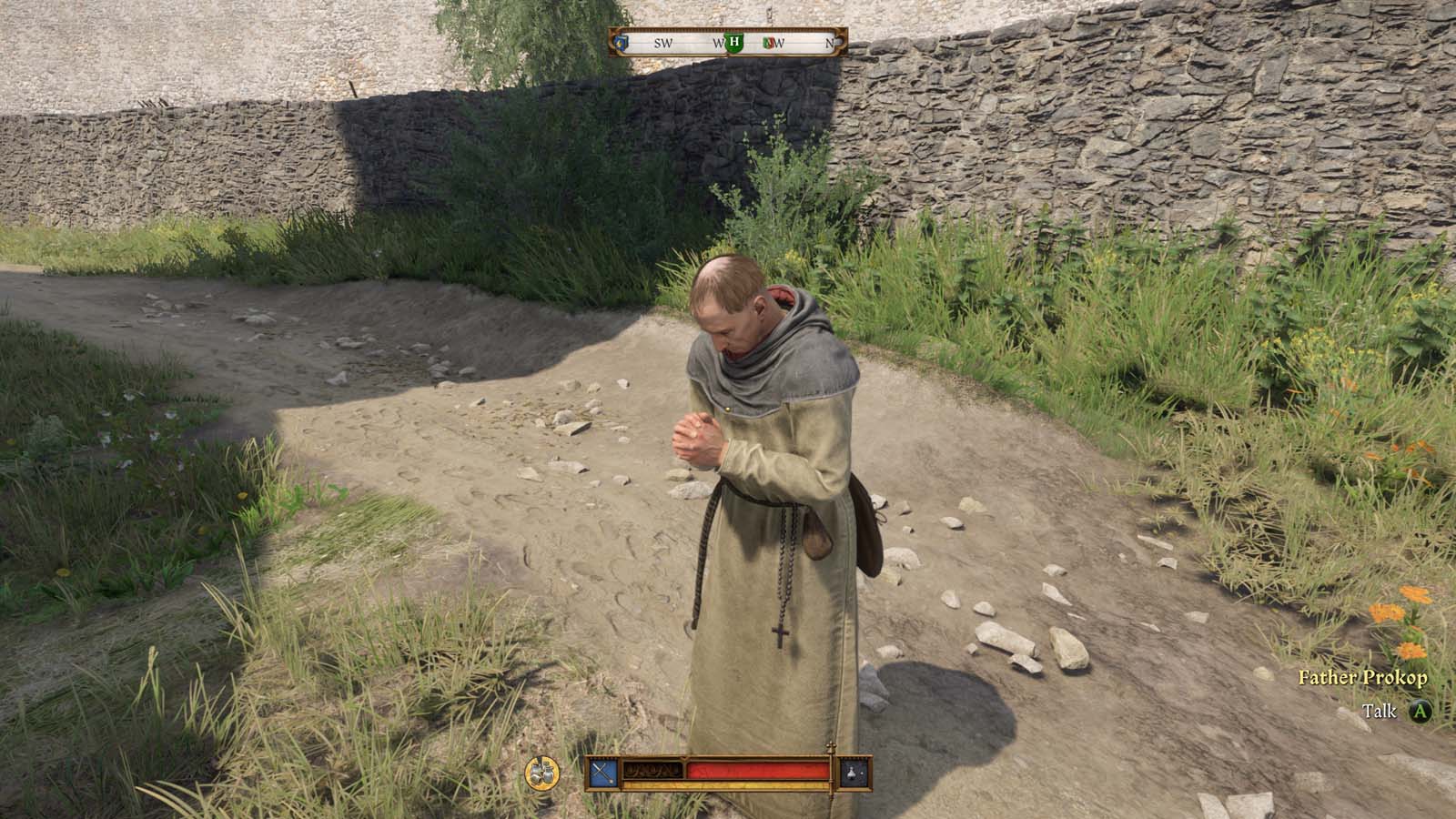This screenshot has height=819, width=1456.
Task: Click the W label near the compass center
Action: (x=718, y=43)
